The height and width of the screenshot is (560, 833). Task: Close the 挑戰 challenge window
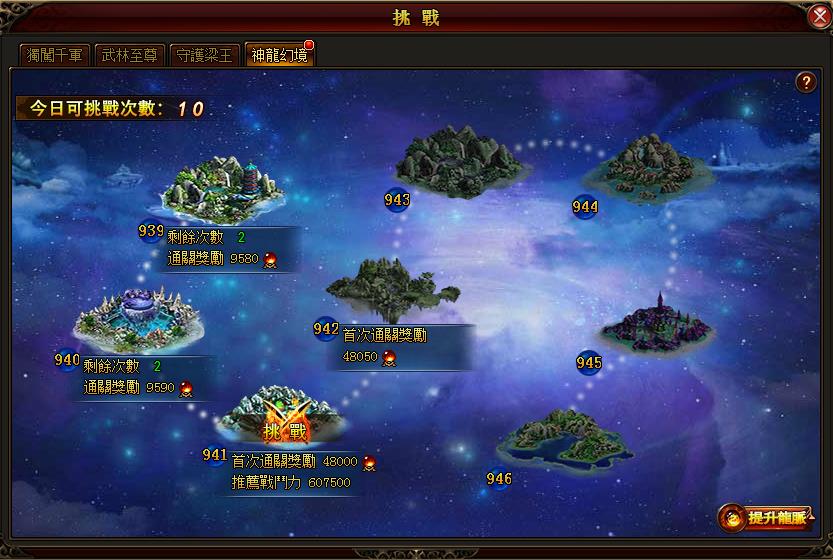pyautogui.click(x=818, y=17)
